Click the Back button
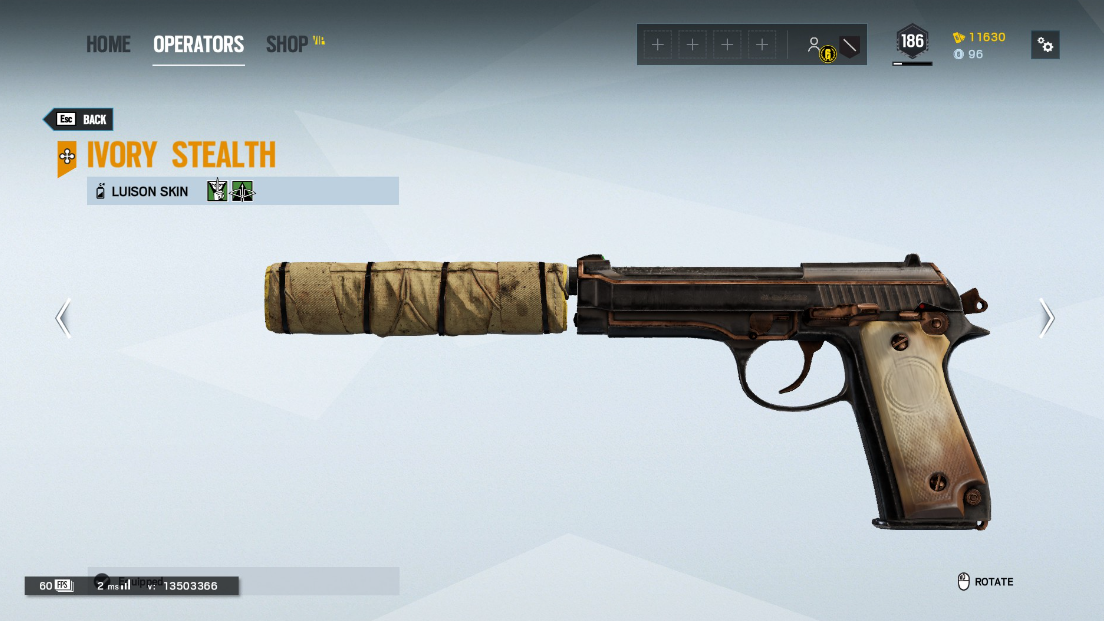This screenshot has height=621, width=1104. pos(80,119)
